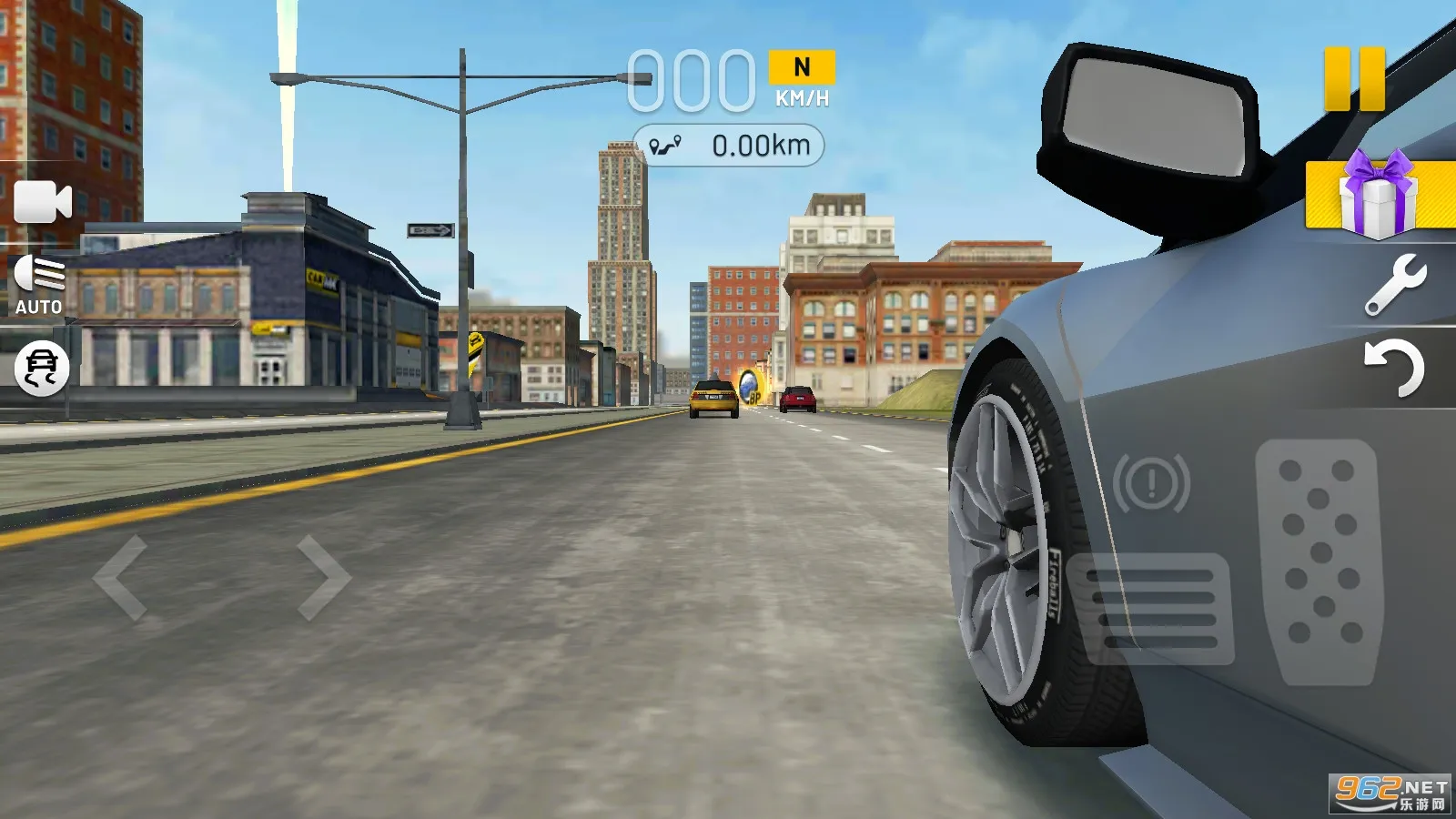Tap the yellow taxi ahead on the road
Screen dimensions: 1456x819
click(x=712, y=399)
